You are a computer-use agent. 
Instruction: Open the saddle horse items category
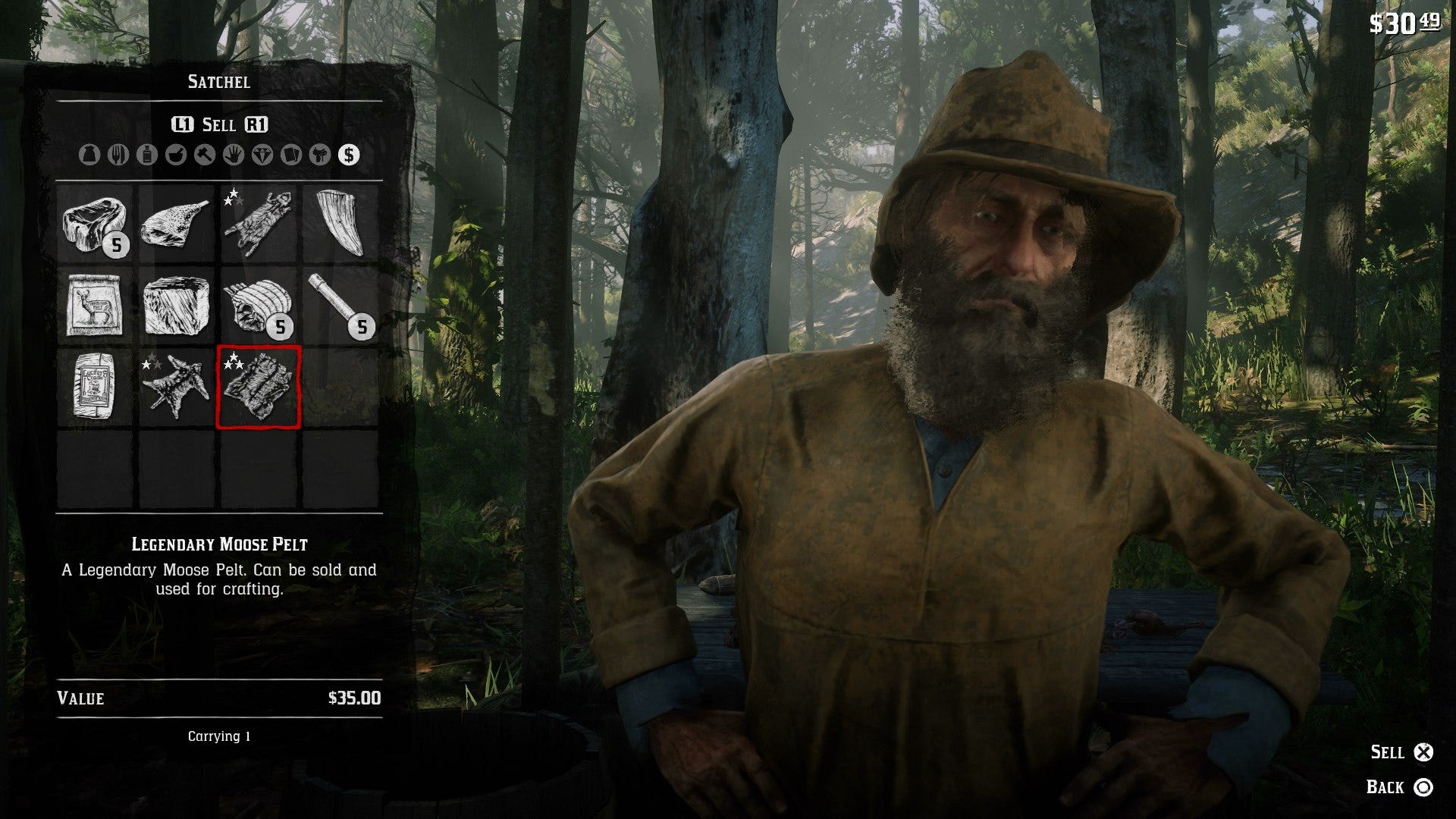tap(320, 155)
